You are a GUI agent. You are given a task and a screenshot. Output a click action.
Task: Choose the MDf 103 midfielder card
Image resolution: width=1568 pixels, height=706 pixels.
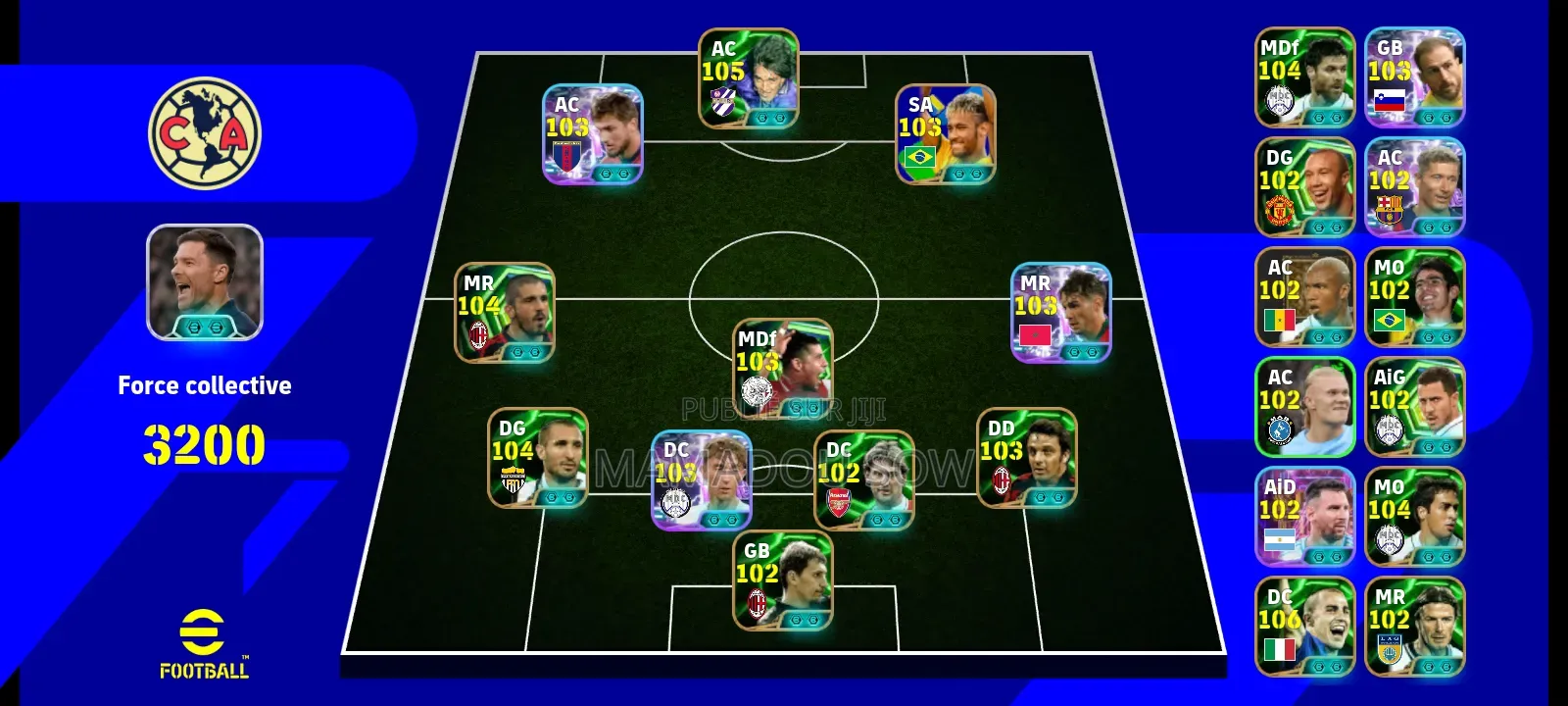(783, 368)
